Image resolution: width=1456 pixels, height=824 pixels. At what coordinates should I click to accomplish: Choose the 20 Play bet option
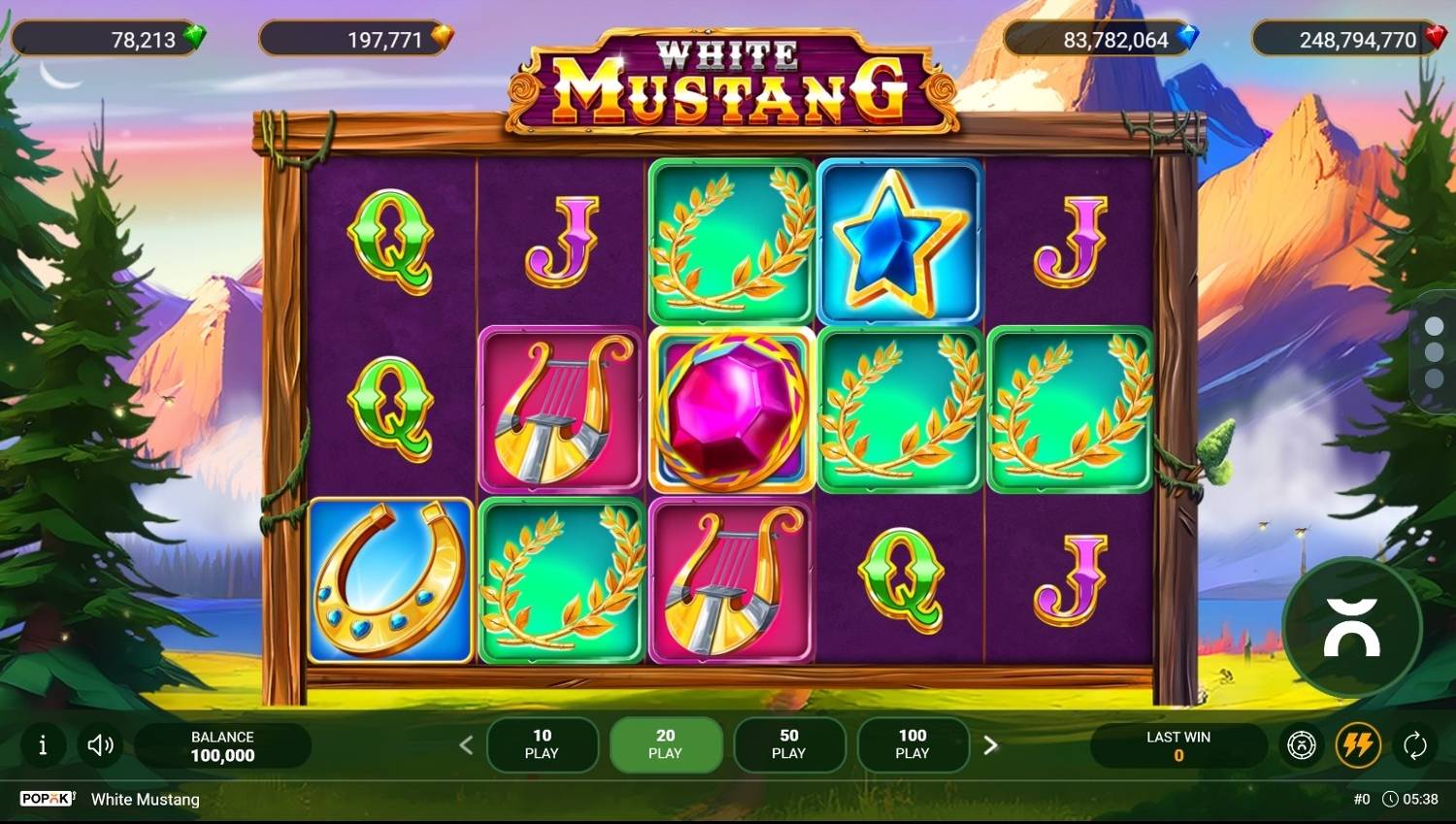(665, 744)
